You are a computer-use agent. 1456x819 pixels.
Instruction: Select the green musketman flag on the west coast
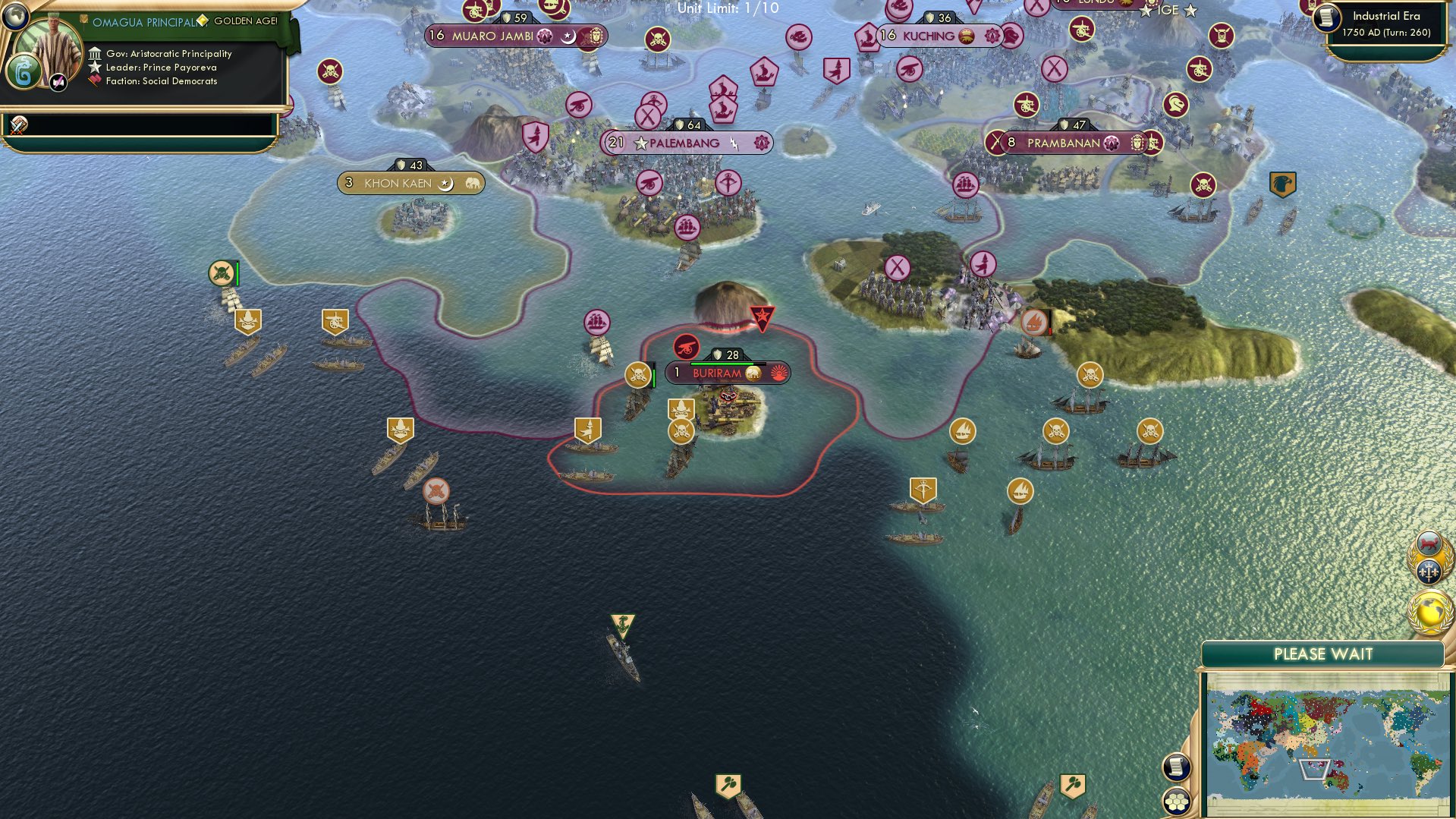tap(220, 275)
